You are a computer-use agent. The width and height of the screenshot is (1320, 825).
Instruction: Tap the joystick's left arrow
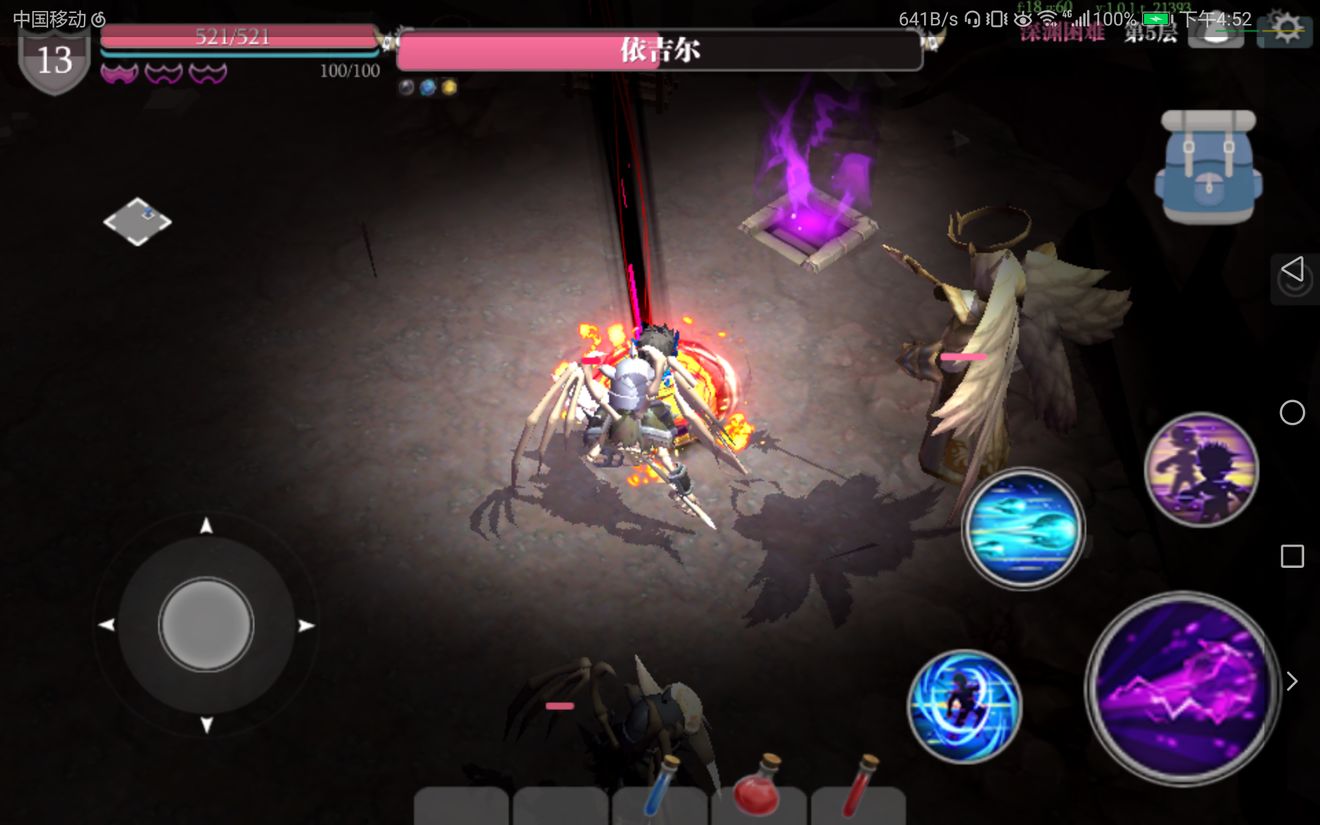[x=106, y=626]
